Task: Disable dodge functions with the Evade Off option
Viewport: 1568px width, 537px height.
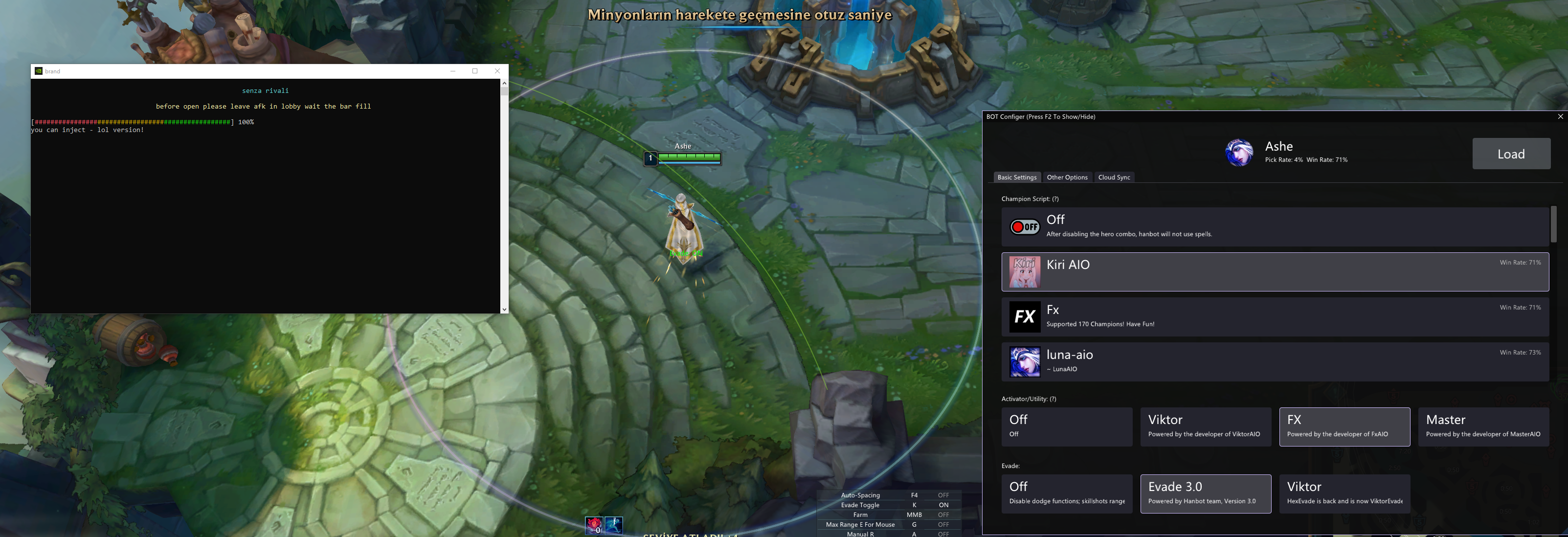Action: [1066, 493]
